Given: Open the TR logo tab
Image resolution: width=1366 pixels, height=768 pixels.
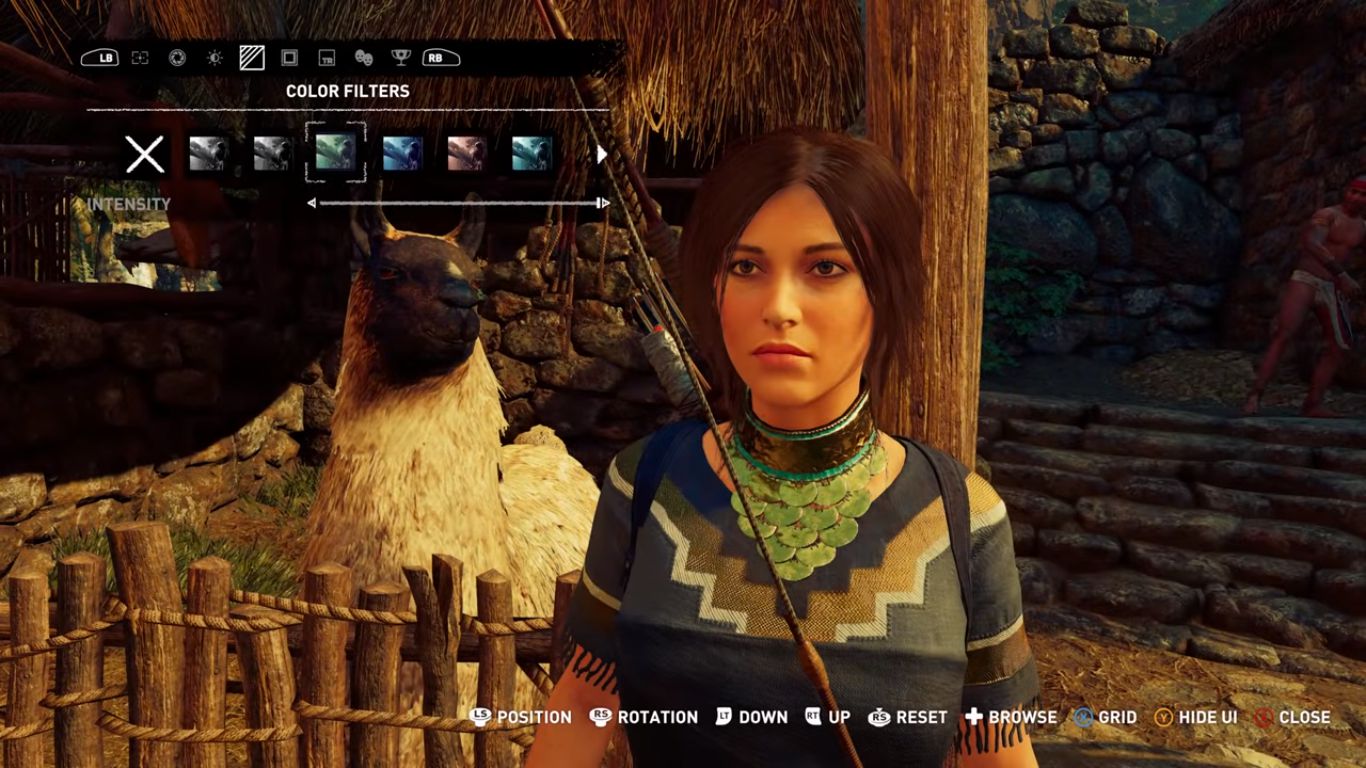Looking at the screenshot, I should (x=326, y=58).
